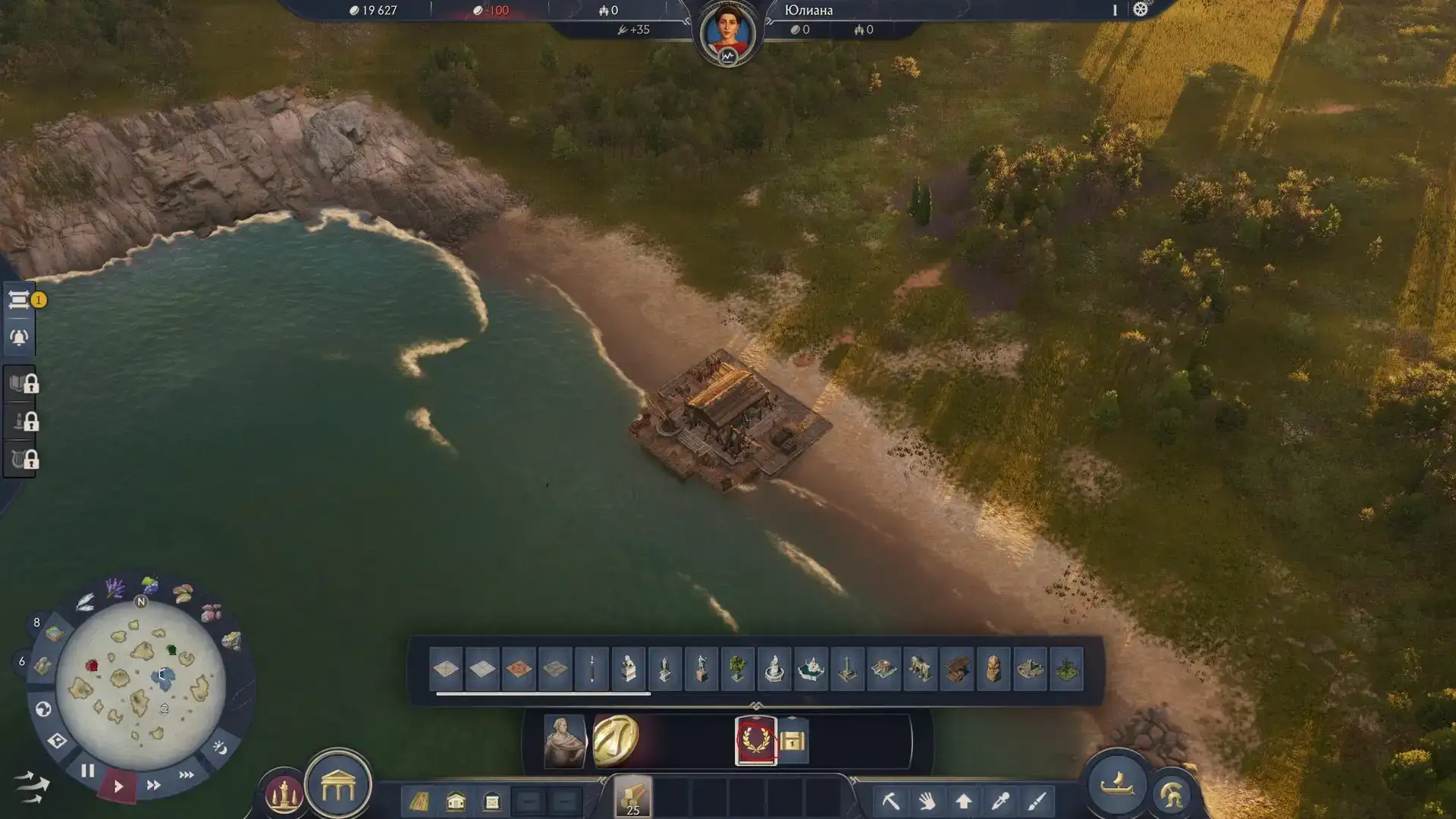Open the ship overview button
The width and height of the screenshot is (1456, 819).
(1117, 784)
